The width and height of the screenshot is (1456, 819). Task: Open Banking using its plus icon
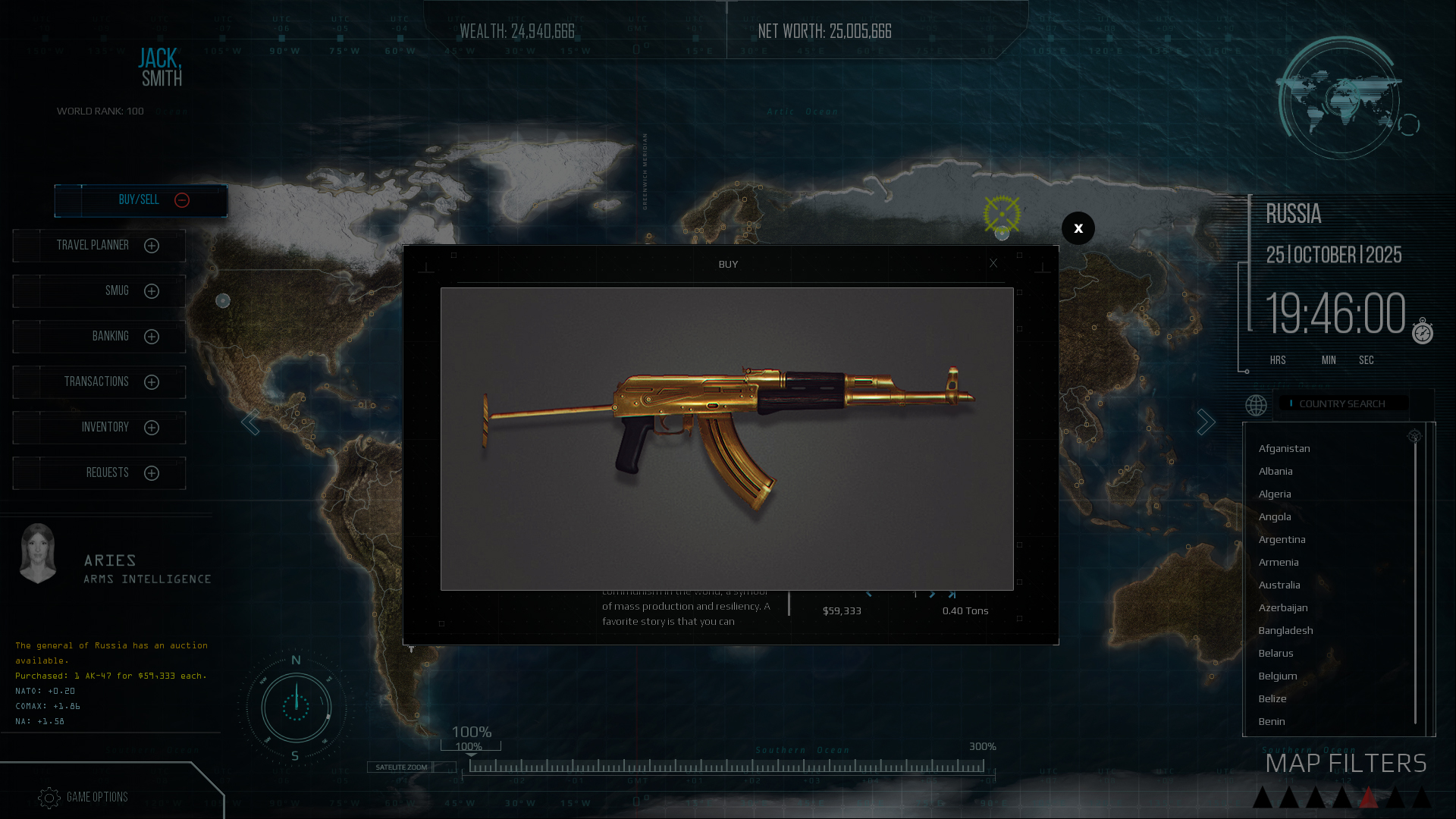click(152, 337)
